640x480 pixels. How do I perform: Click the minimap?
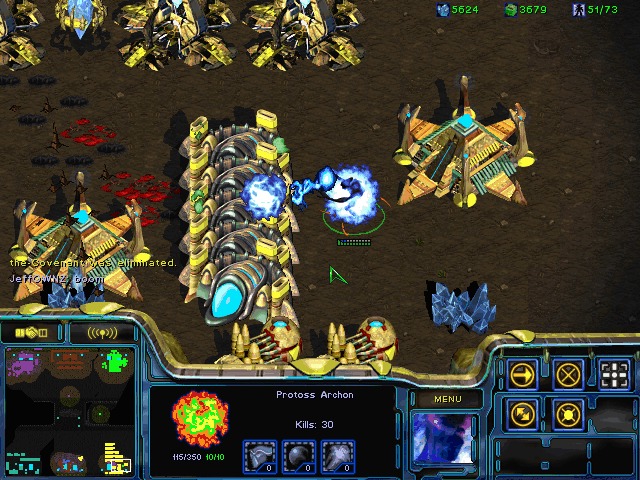[68, 410]
